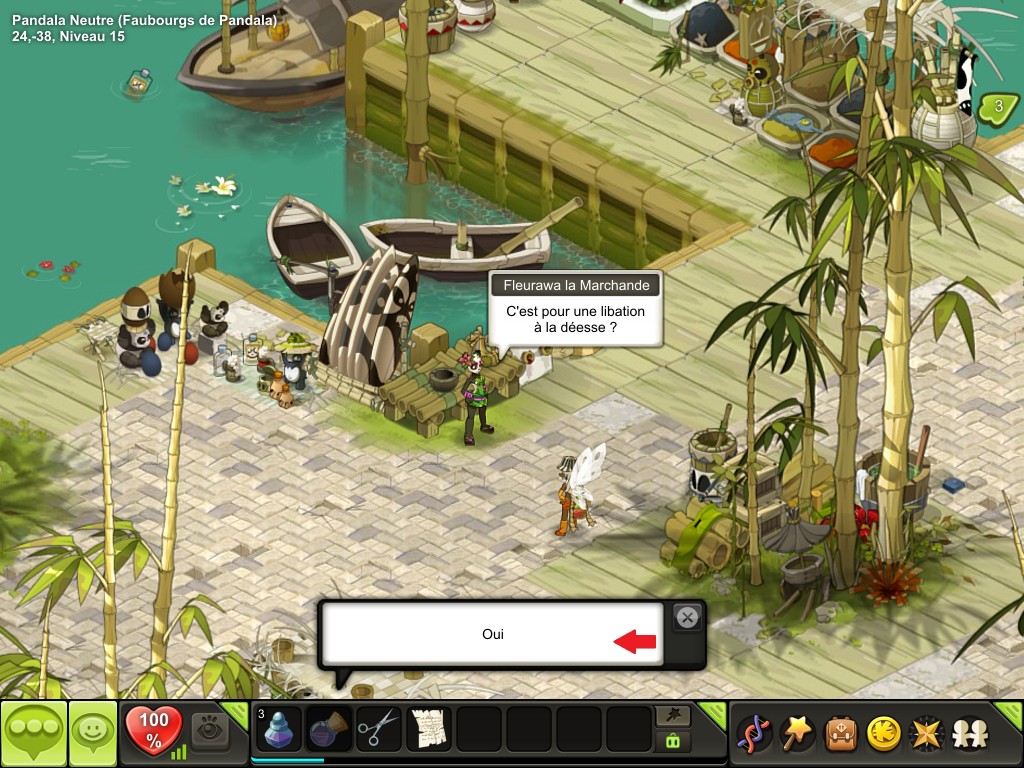Select the parchment scroll hotbar slot
Image resolution: width=1024 pixels, height=768 pixels.
[x=428, y=729]
